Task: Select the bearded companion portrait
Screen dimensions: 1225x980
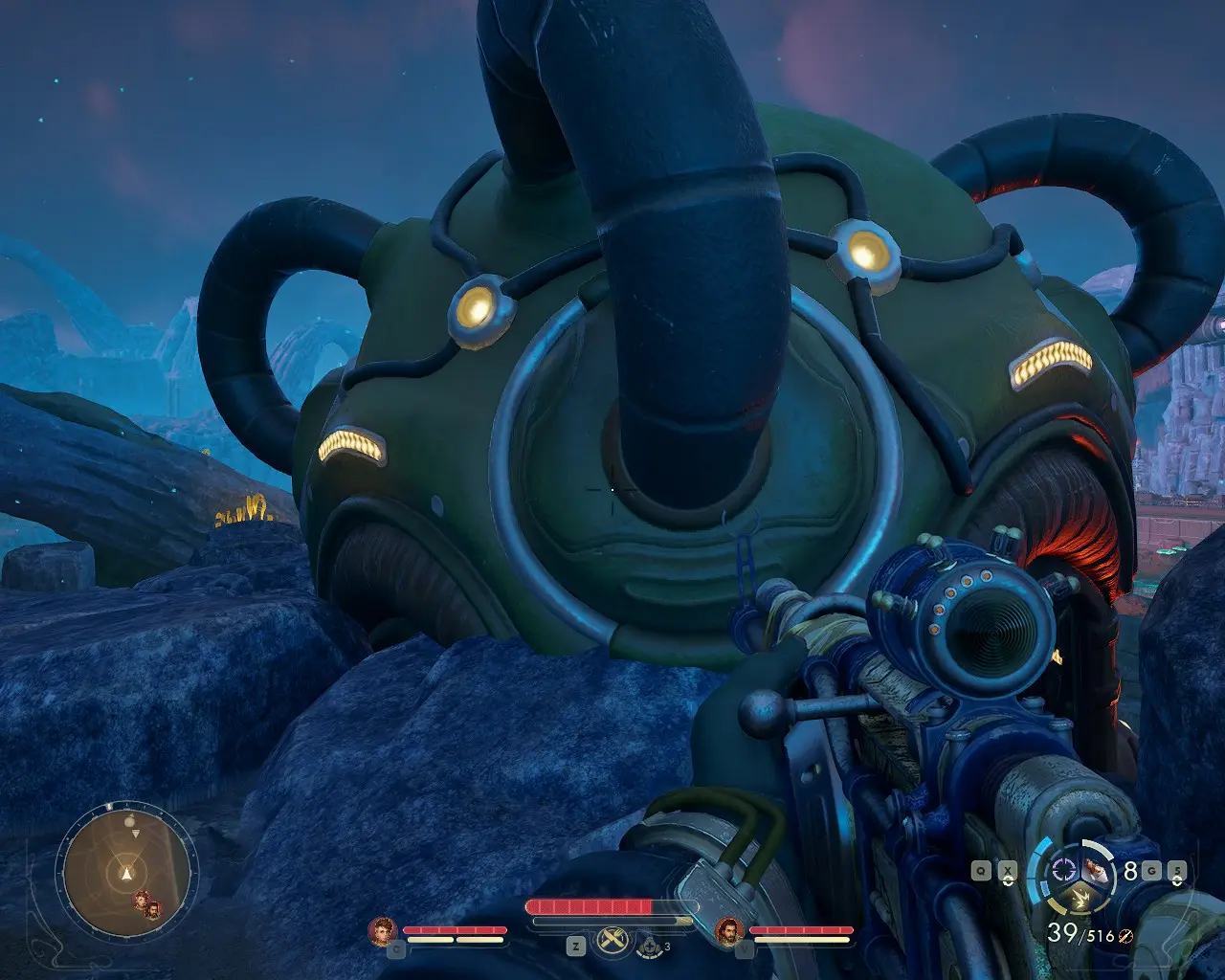Action: (x=729, y=930)
